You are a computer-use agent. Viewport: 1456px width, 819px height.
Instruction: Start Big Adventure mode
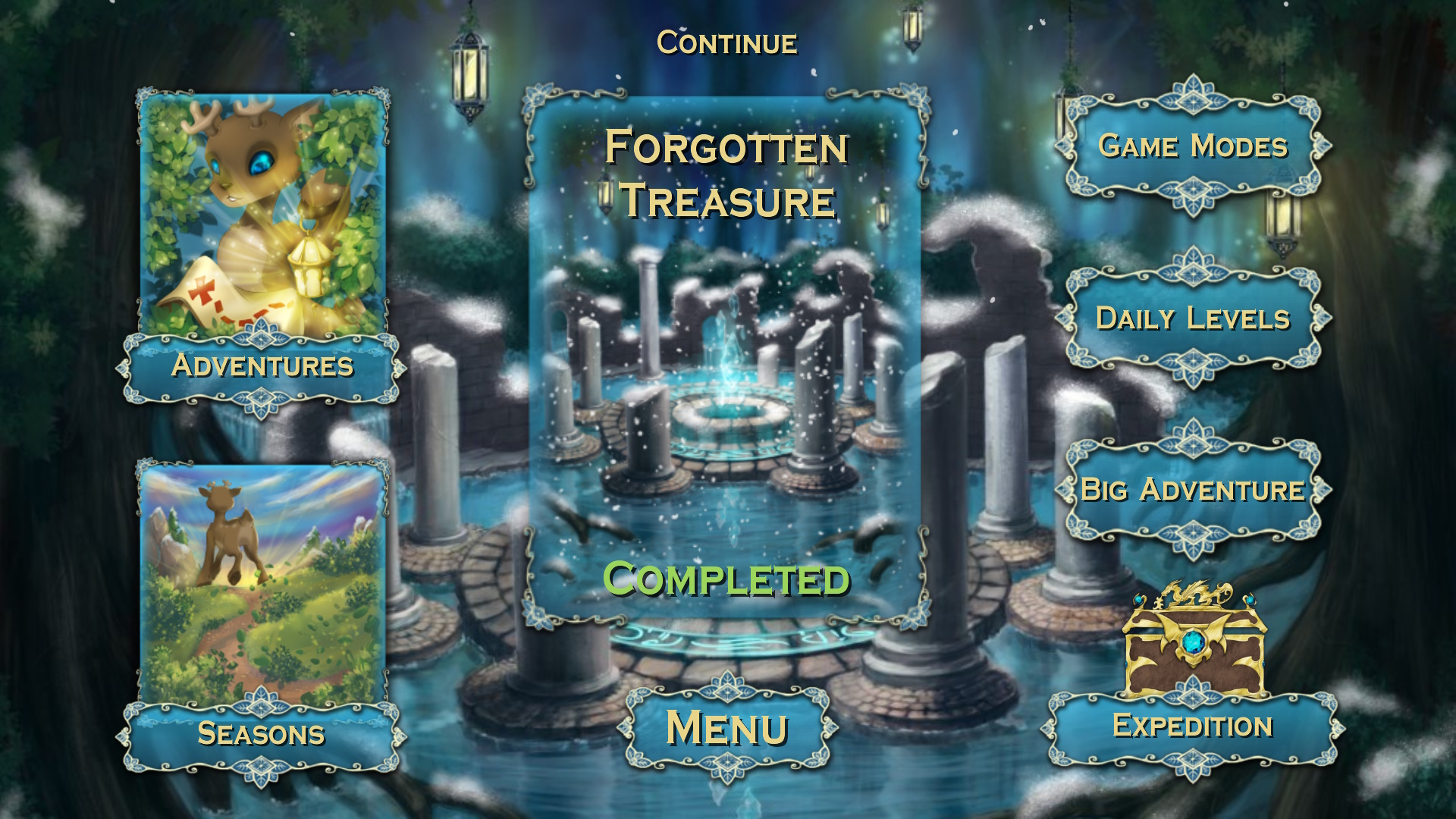[1193, 490]
